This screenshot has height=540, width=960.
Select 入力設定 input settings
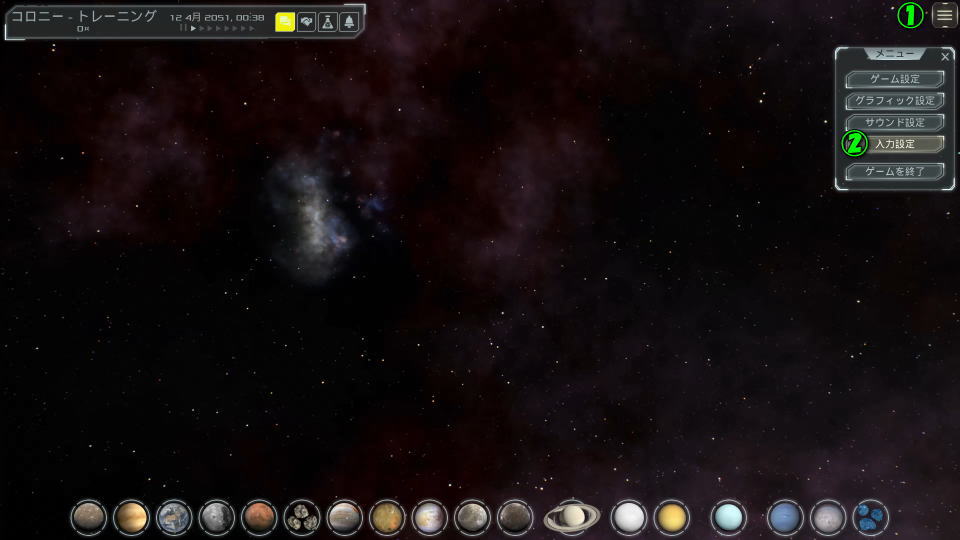tap(894, 144)
